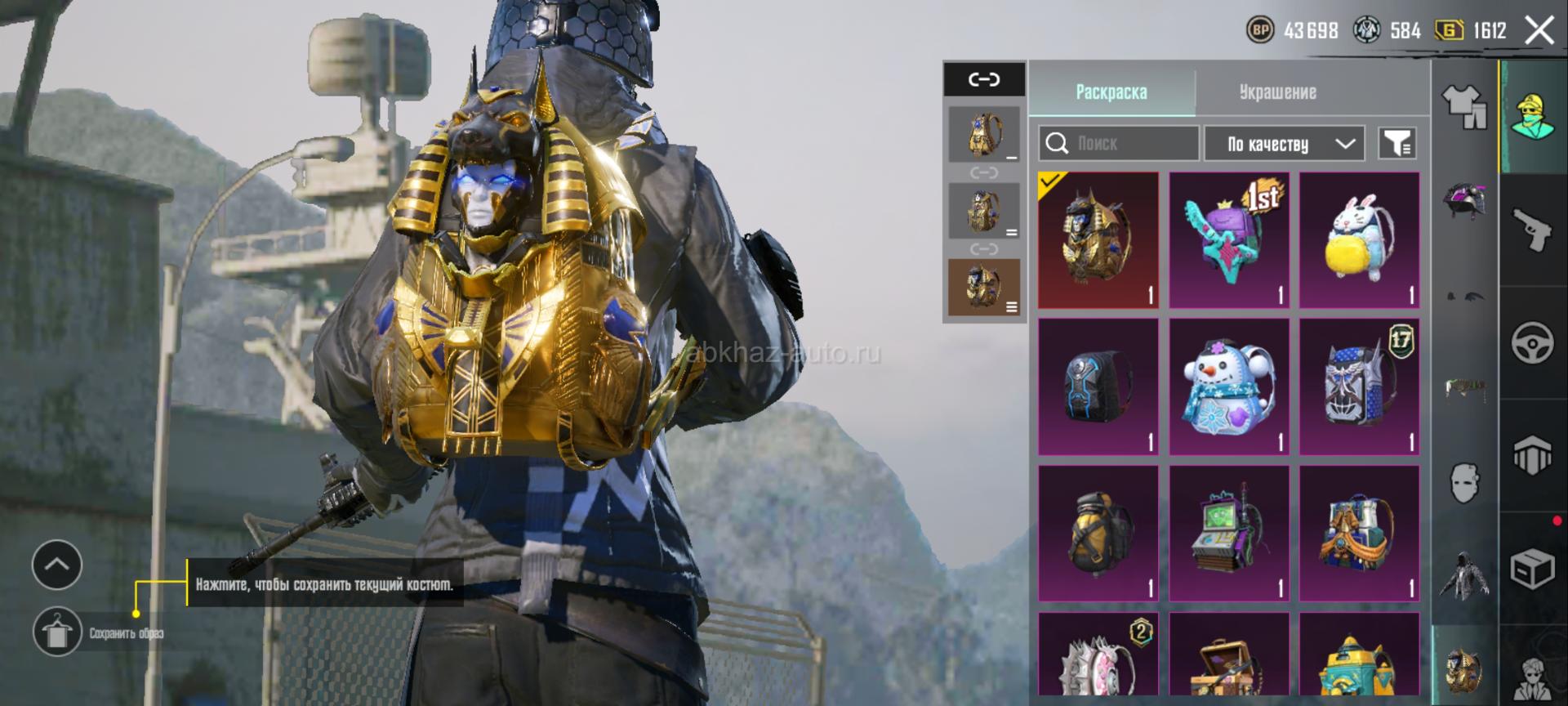Click the Поиск search field
1568x706 pixels.
(1119, 144)
